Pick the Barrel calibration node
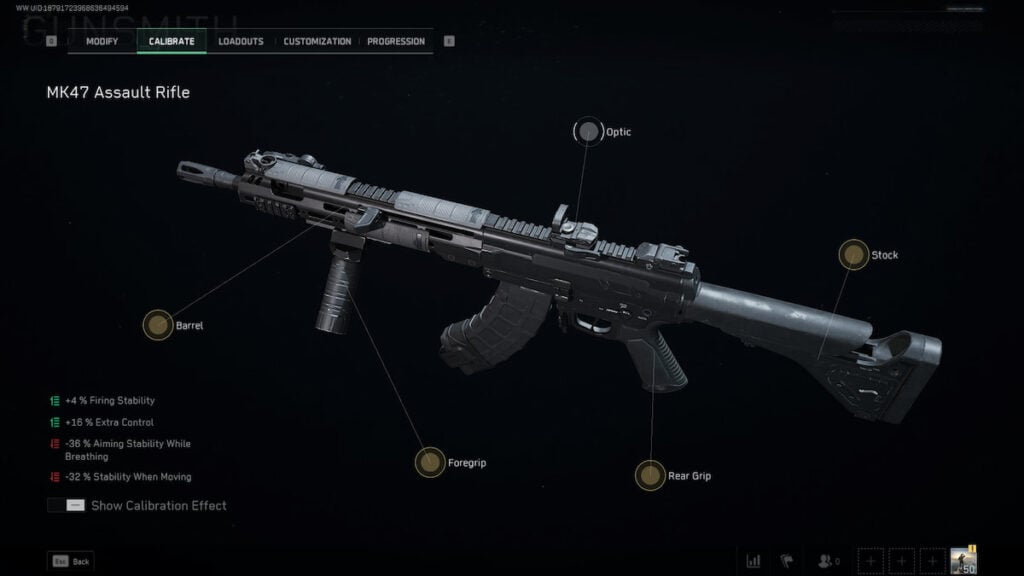 point(157,325)
